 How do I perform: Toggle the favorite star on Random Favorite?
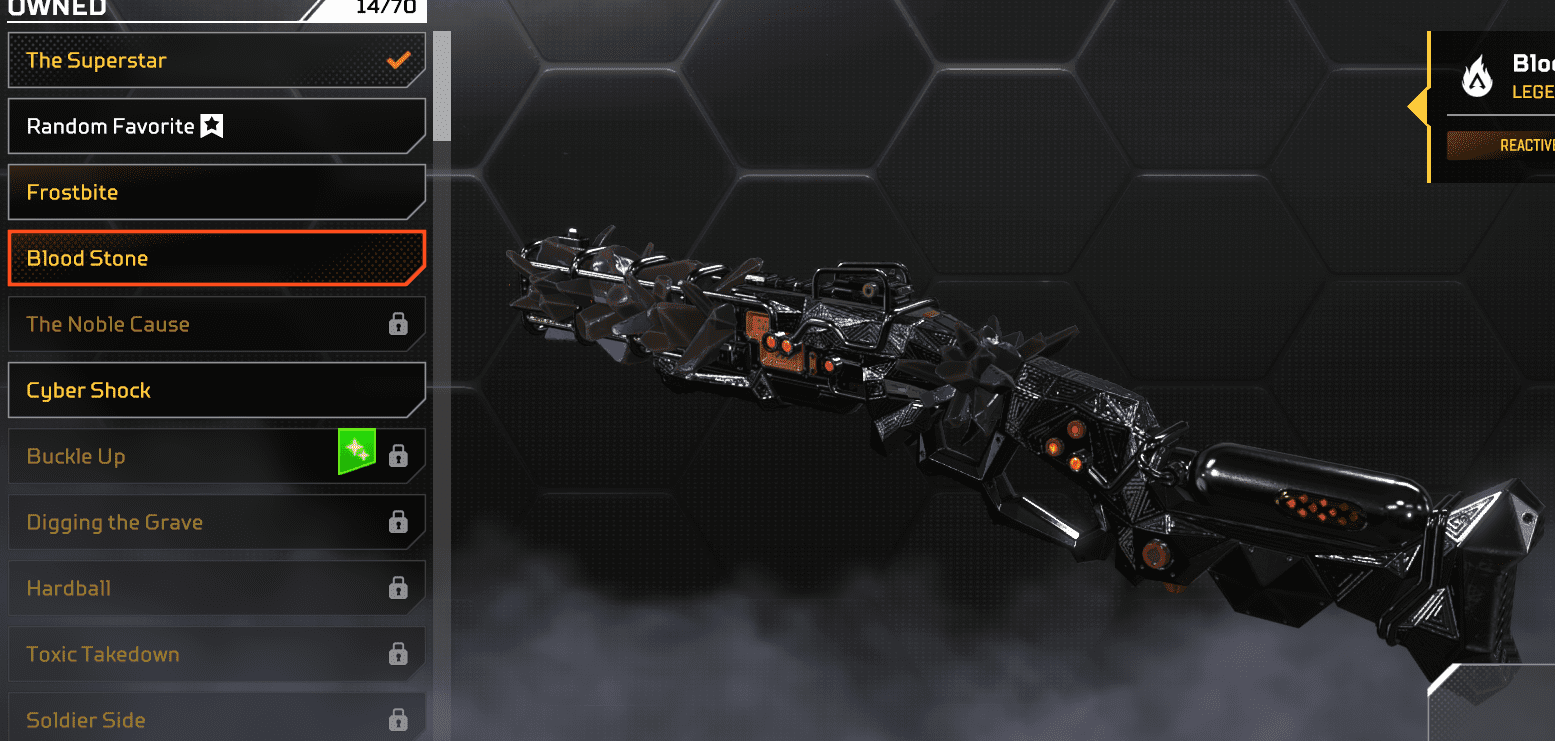tap(211, 125)
